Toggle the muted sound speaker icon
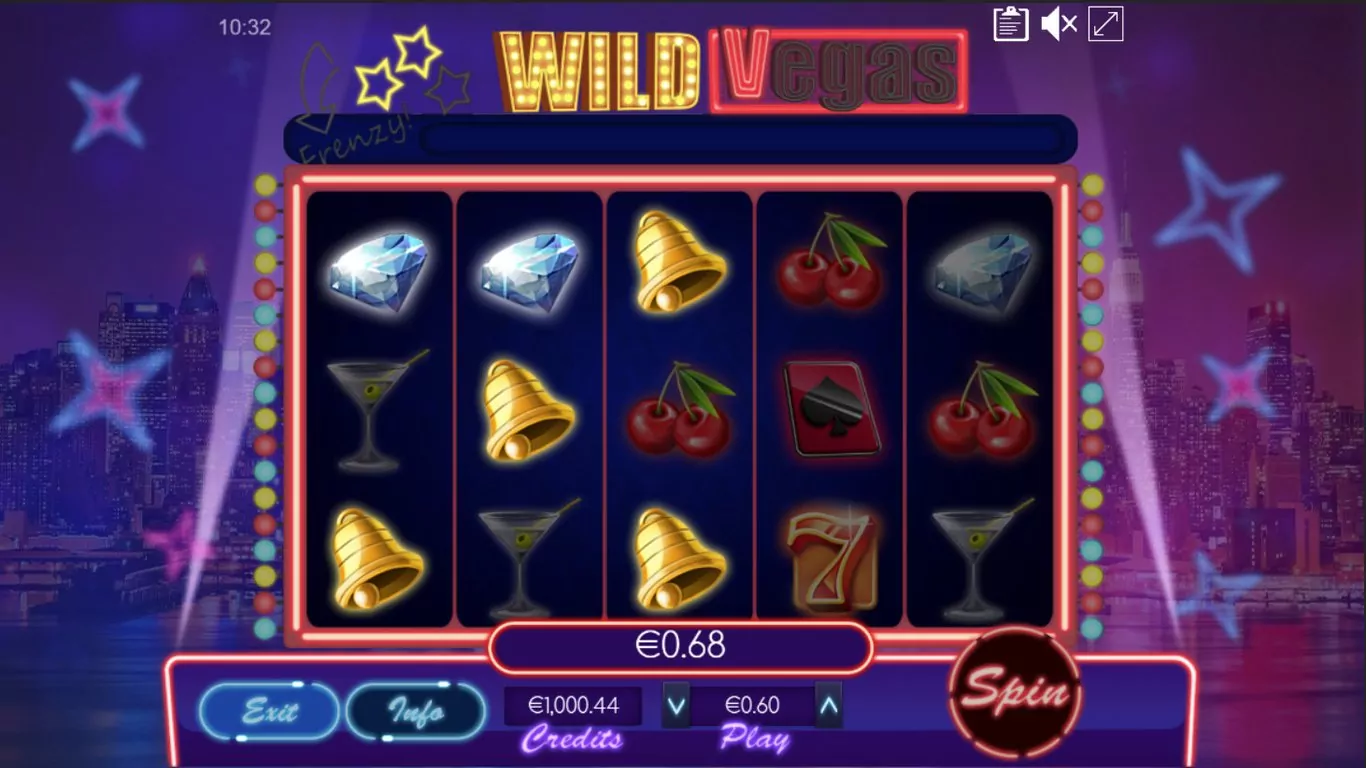The image size is (1366, 768). (1058, 24)
